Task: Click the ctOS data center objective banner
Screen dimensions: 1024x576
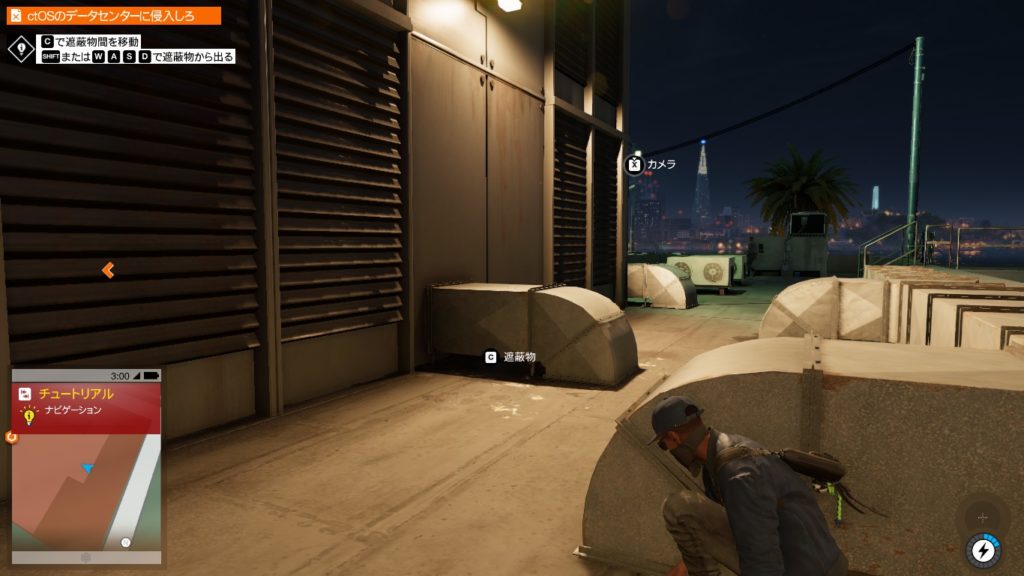Action: 111,16
